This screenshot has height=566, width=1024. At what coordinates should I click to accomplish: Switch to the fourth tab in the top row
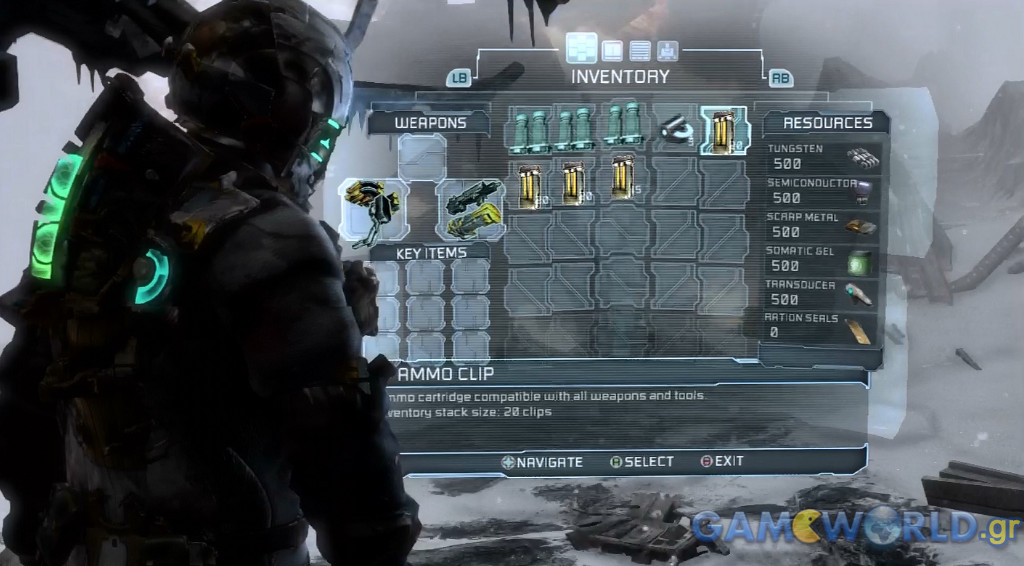tap(668, 50)
